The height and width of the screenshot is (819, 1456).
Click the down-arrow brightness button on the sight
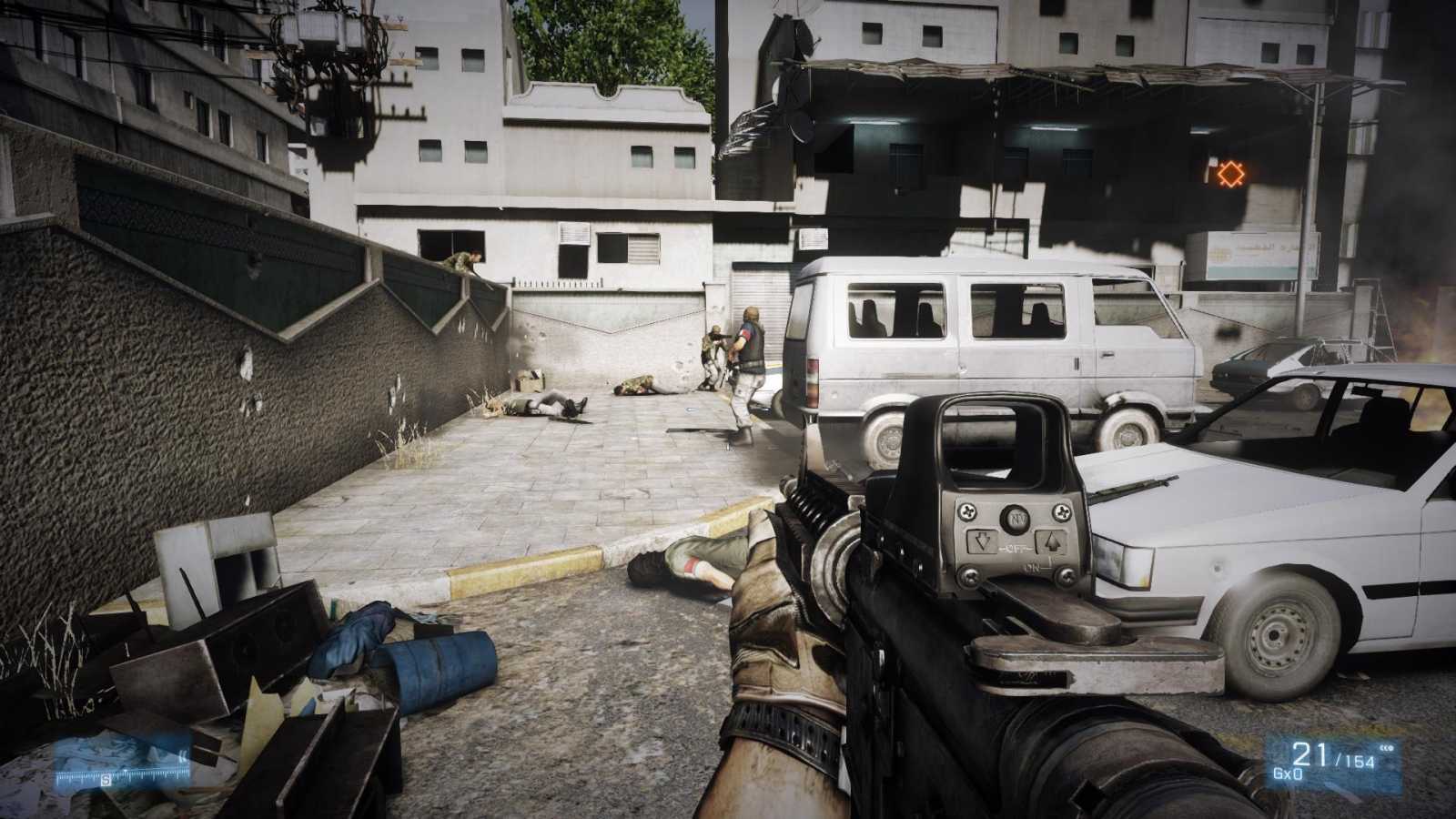983,541
